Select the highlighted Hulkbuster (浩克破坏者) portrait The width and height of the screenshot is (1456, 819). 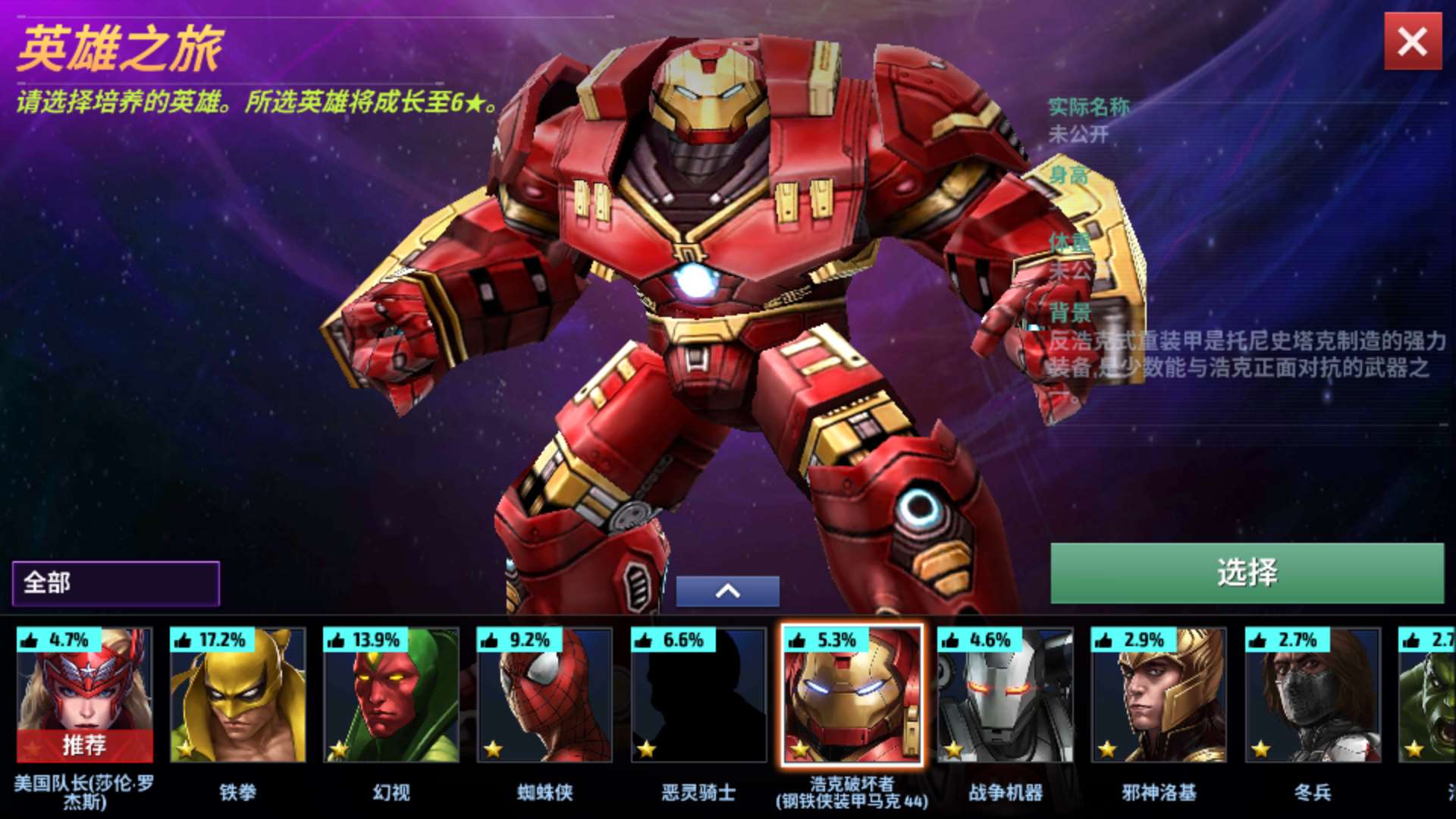click(852, 695)
